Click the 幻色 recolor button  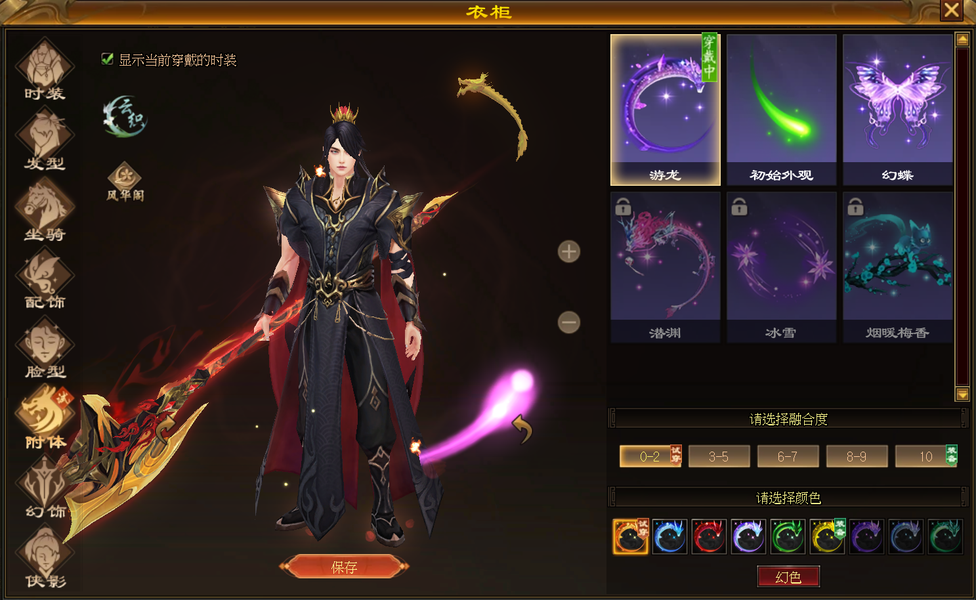[x=788, y=577]
